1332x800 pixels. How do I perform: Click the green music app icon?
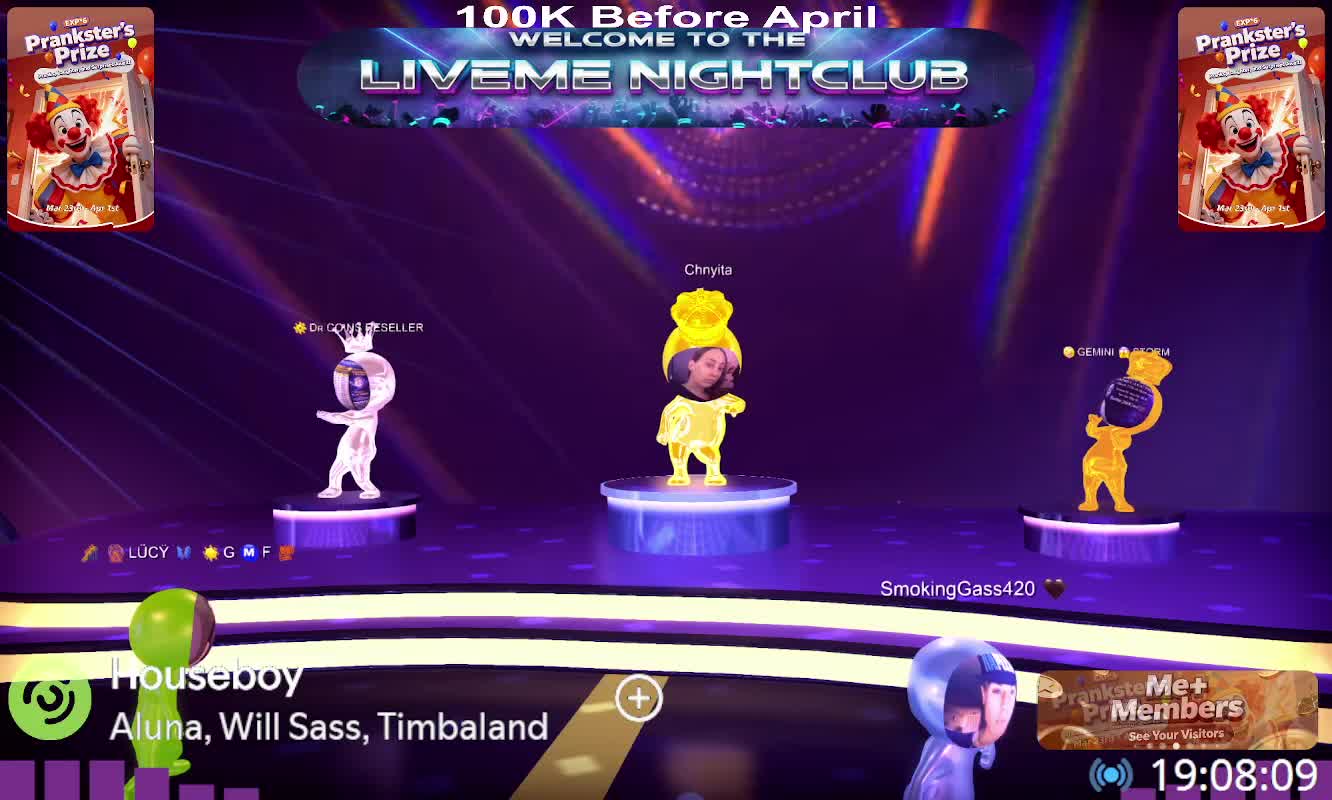click(x=49, y=698)
